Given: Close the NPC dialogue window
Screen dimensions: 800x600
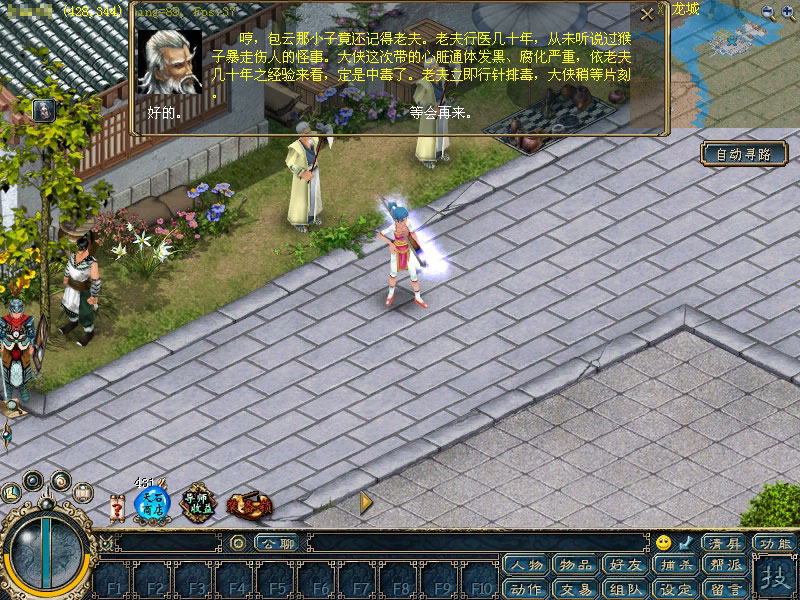Looking at the screenshot, I should (646, 13).
